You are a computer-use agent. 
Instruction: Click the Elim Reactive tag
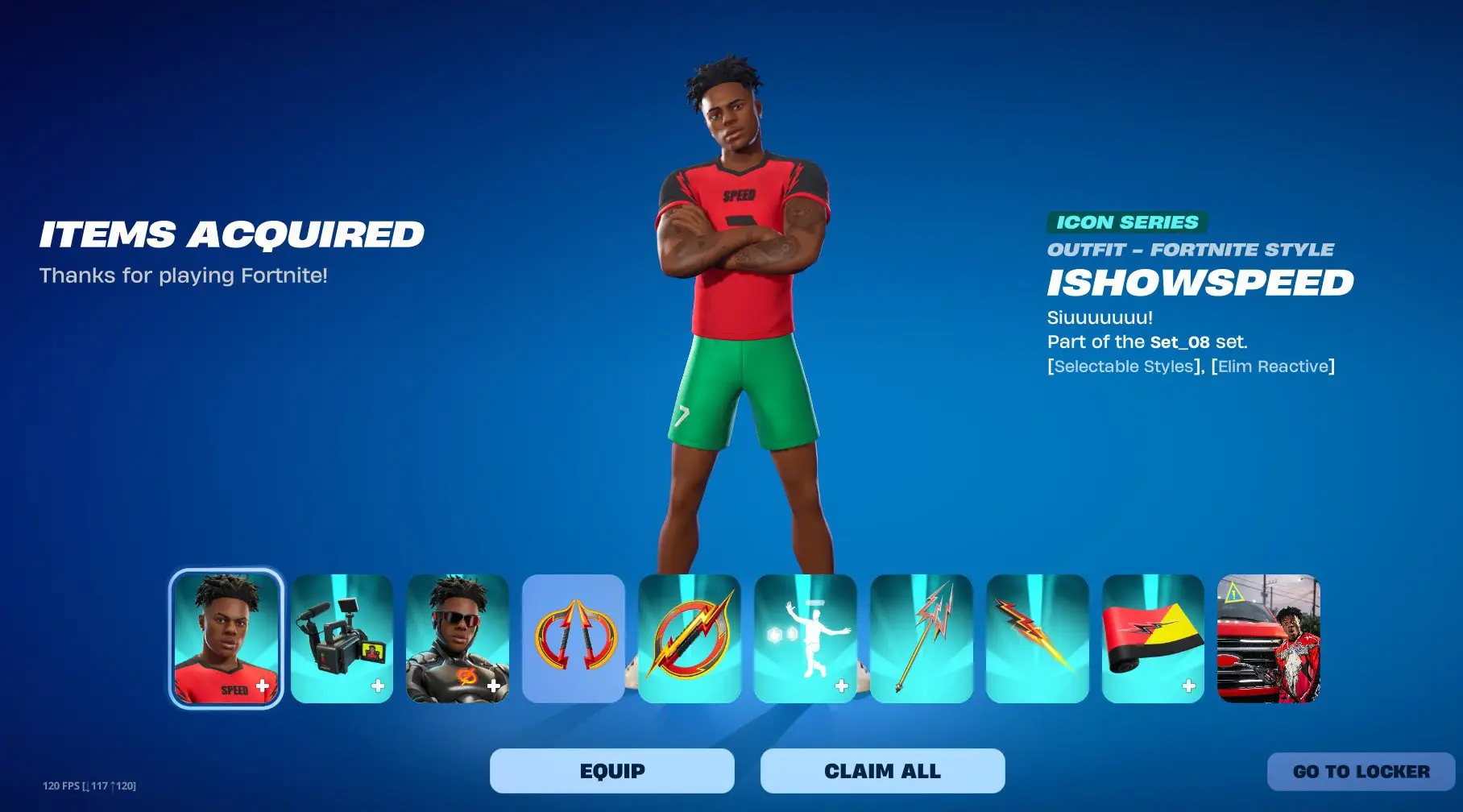[x=1272, y=367]
